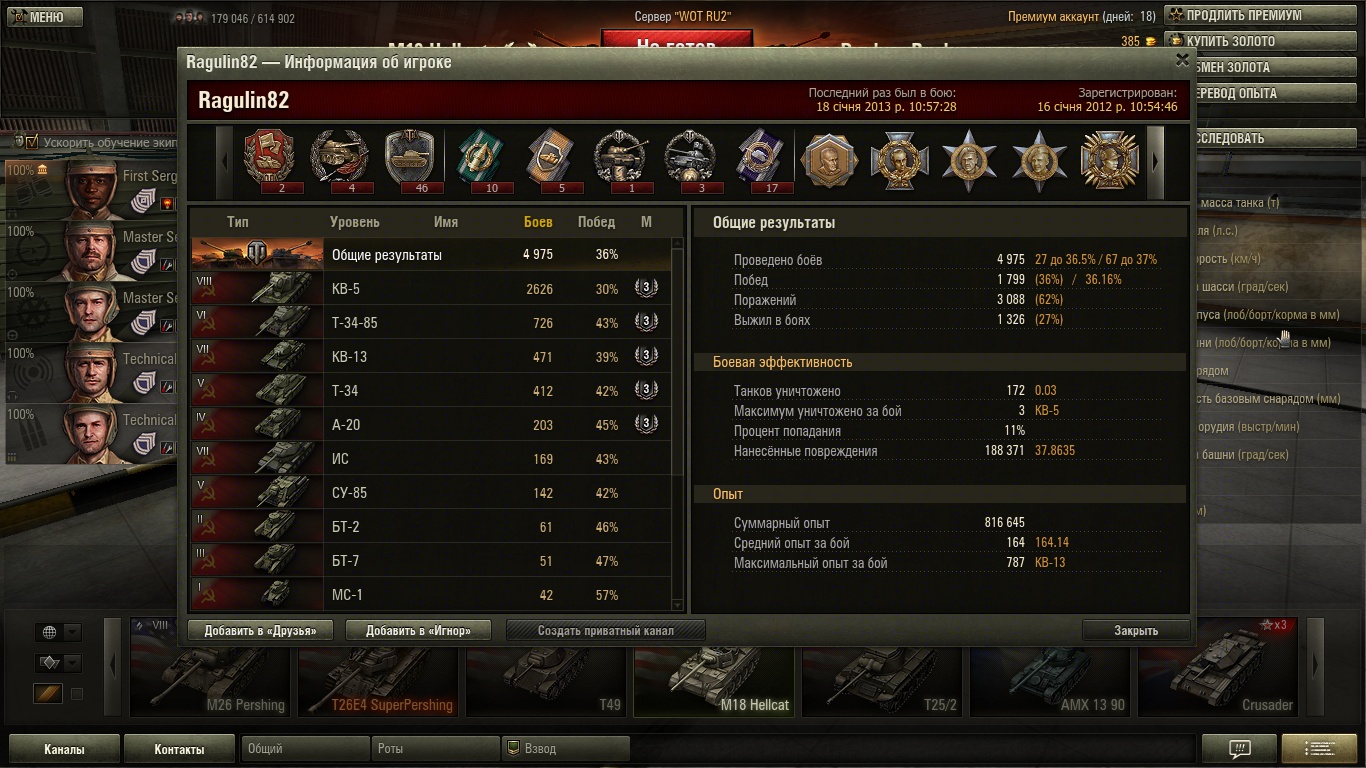
Task: Select the КВ-5 tank row
Action: (x=430, y=289)
